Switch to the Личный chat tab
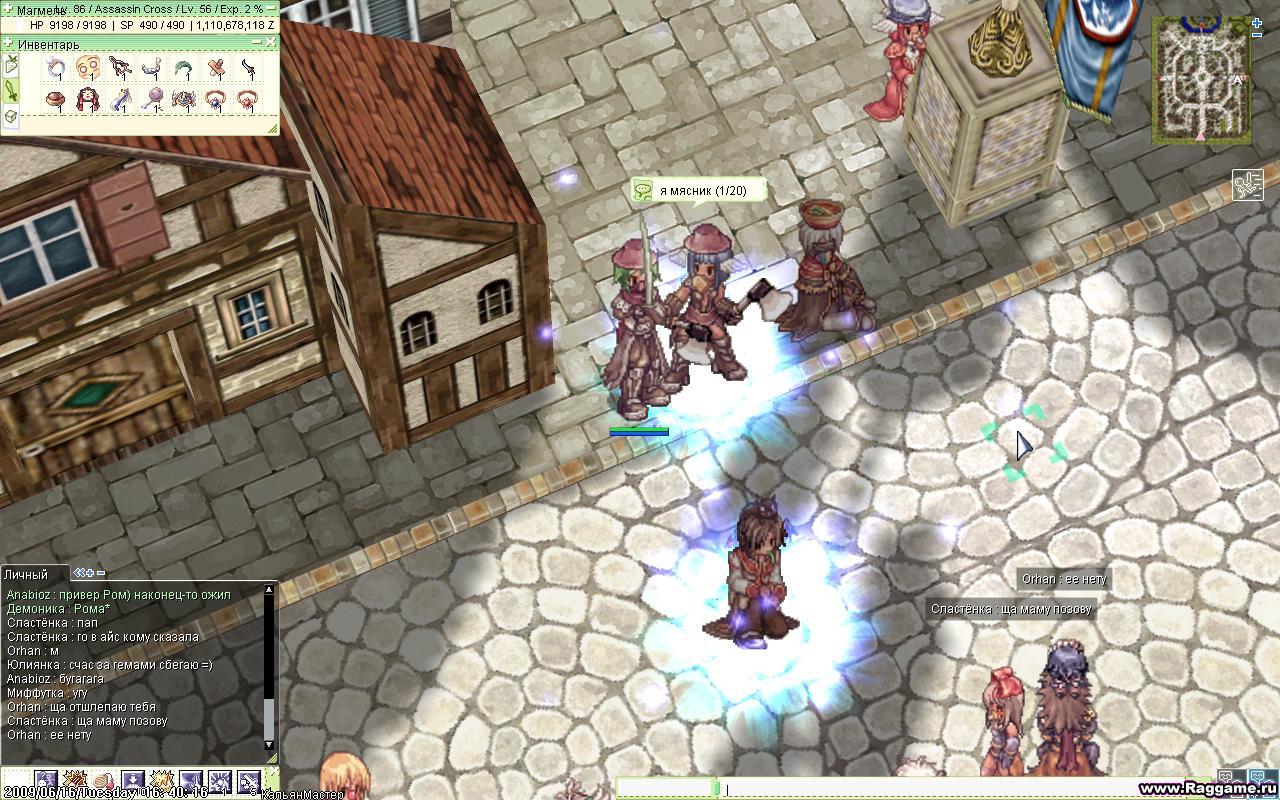Image resolution: width=1280 pixels, height=800 pixels. (26, 574)
